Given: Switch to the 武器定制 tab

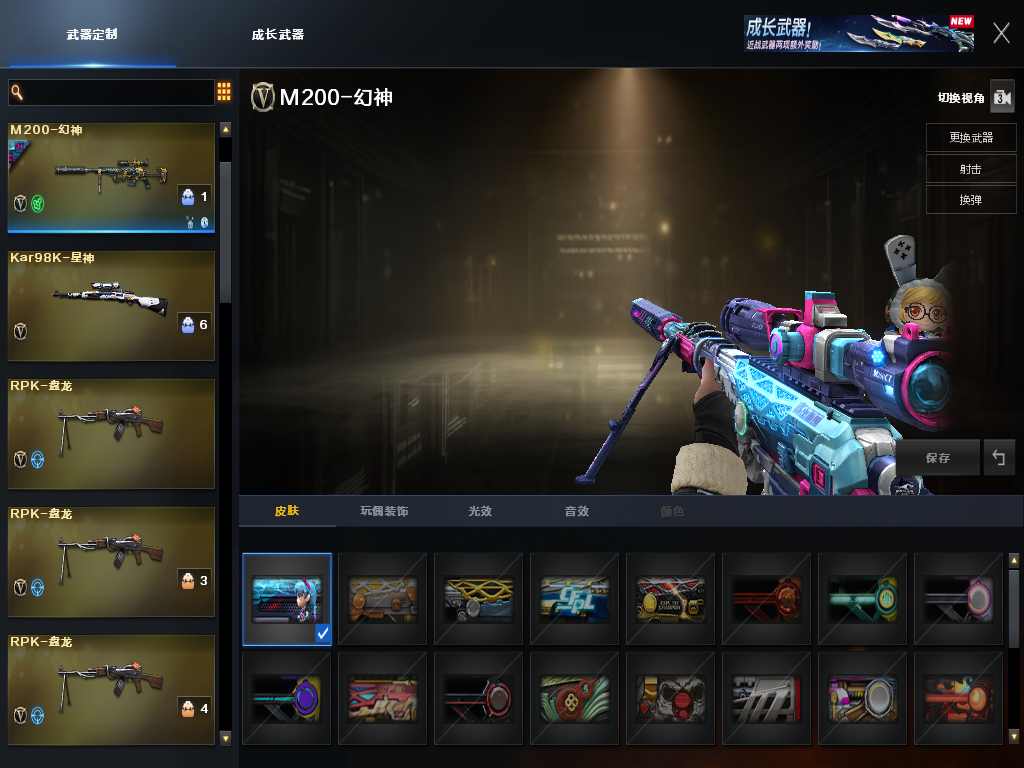Looking at the screenshot, I should pos(92,34).
